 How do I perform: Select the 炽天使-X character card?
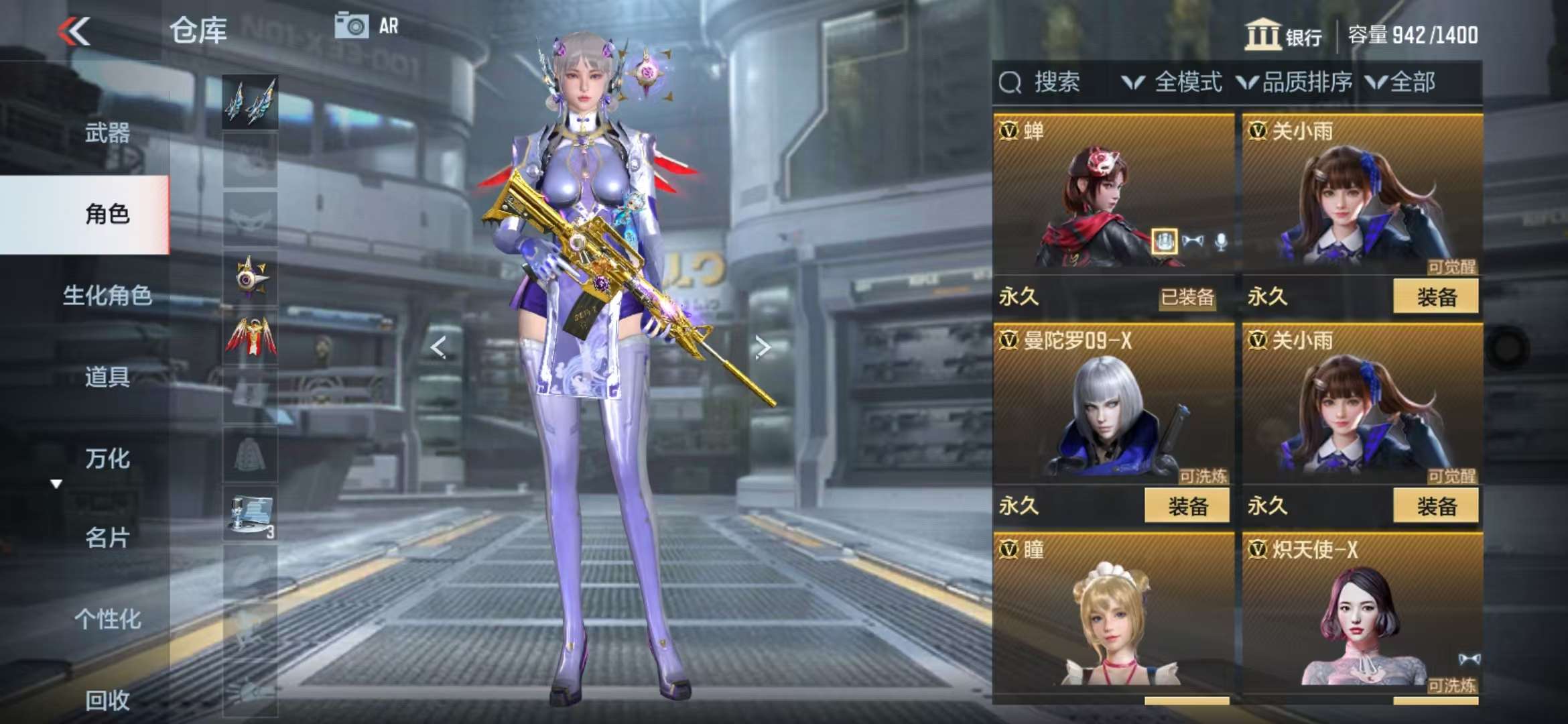(x=1362, y=613)
